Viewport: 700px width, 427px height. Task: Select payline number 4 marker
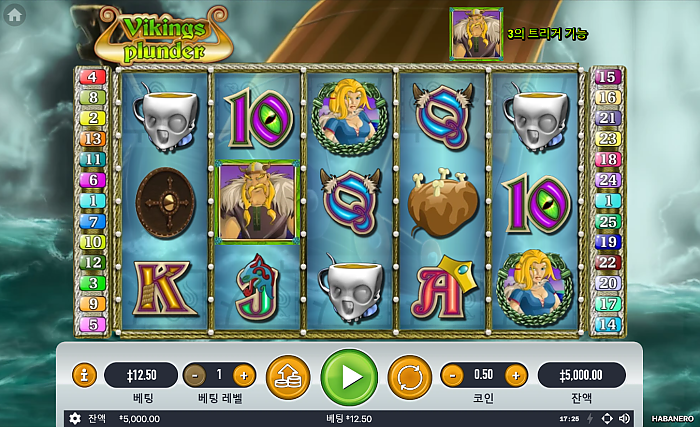tap(92, 77)
